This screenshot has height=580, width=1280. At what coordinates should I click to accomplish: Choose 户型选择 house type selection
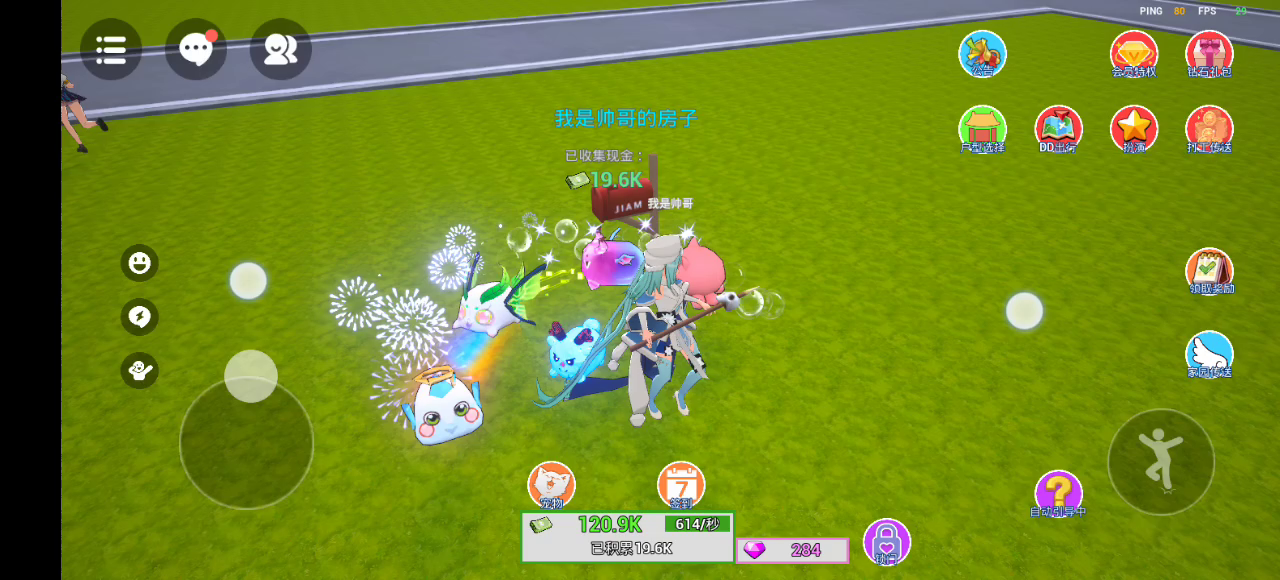pyautogui.click(x=982, y=129)
